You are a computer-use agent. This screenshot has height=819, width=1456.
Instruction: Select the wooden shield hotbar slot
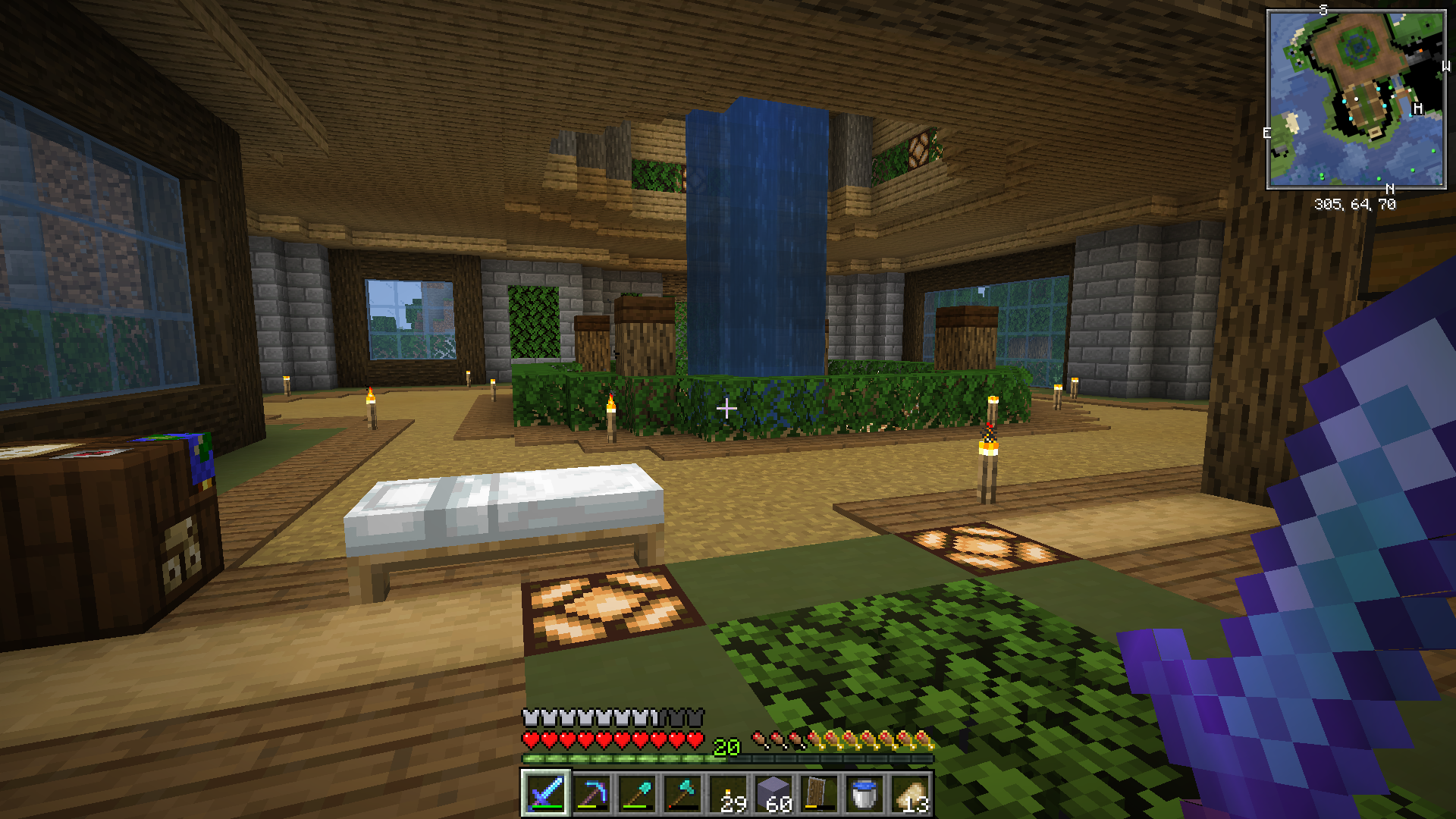(x=819, y=793)
